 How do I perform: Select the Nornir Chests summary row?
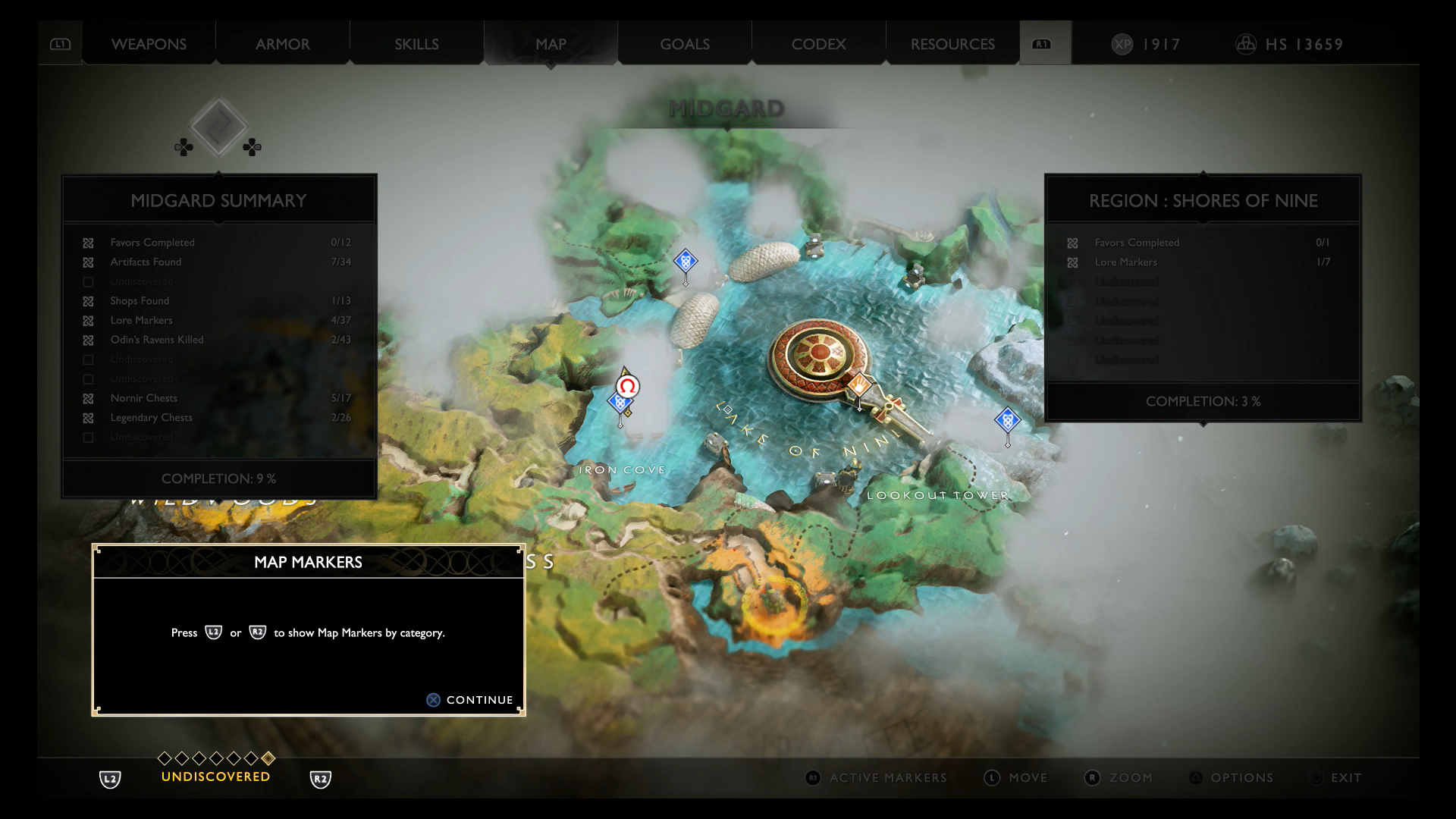point(218,398)
